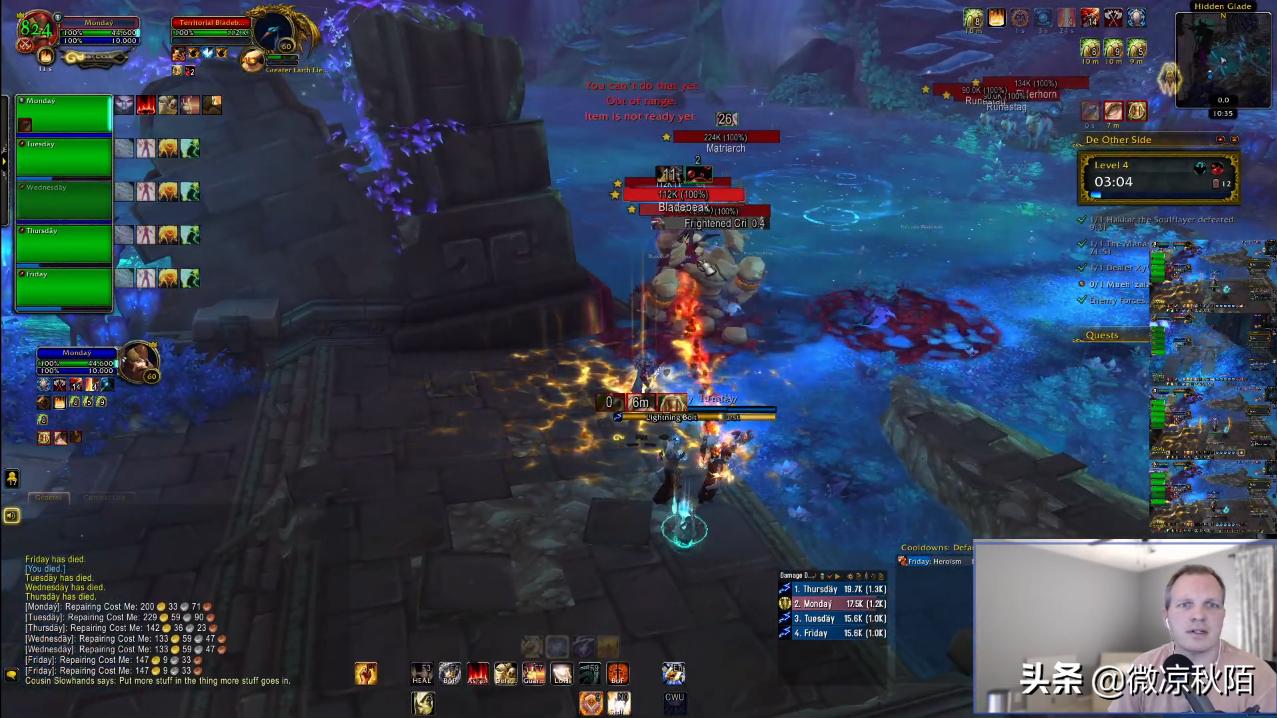1277x718 pixels.
Task: Click the CWU macro button
Action: [674, 702]
